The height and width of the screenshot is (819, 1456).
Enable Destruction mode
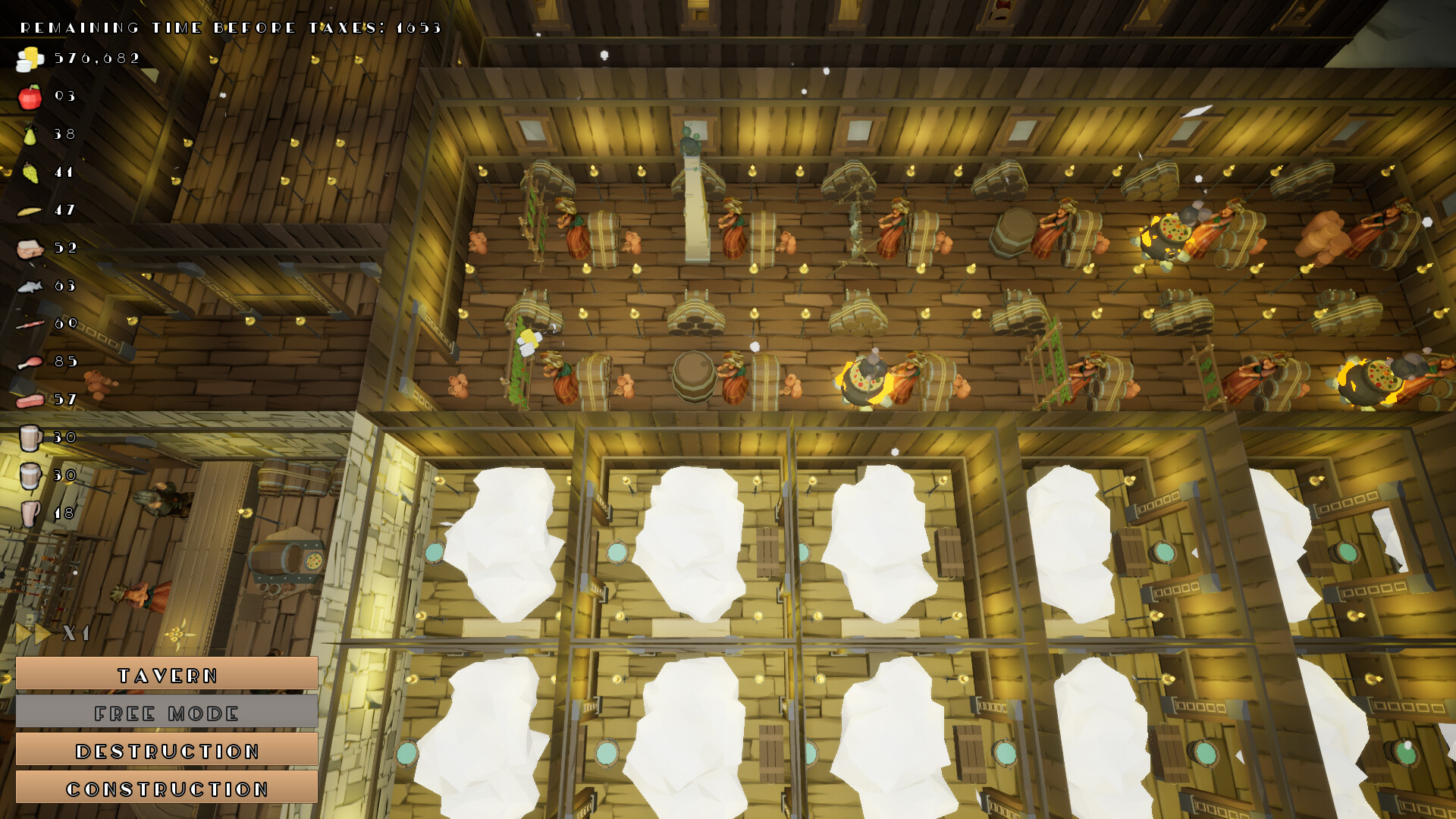click(167, 751)
